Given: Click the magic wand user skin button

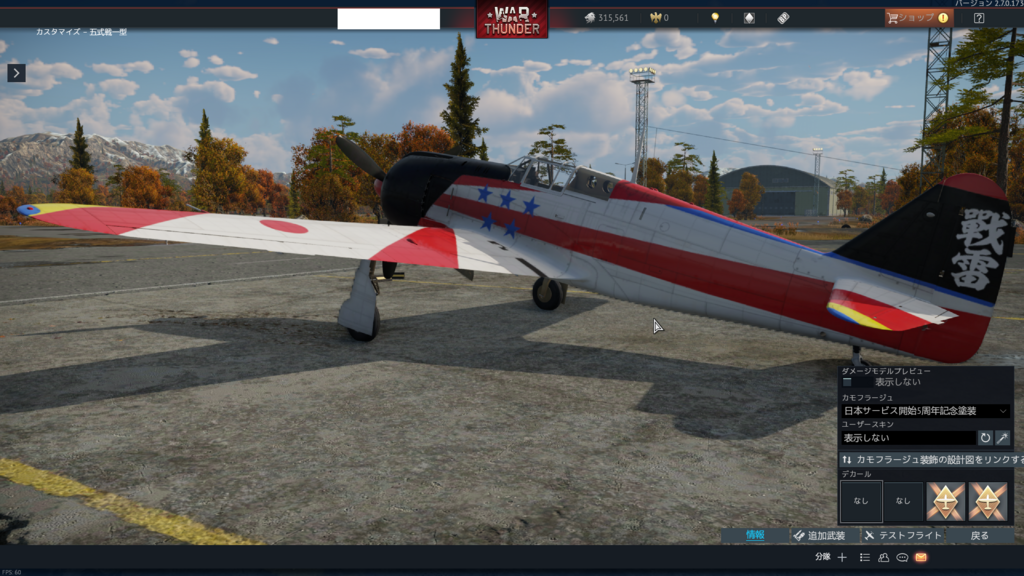Looking at the screenshot, I should (1002, 438).
